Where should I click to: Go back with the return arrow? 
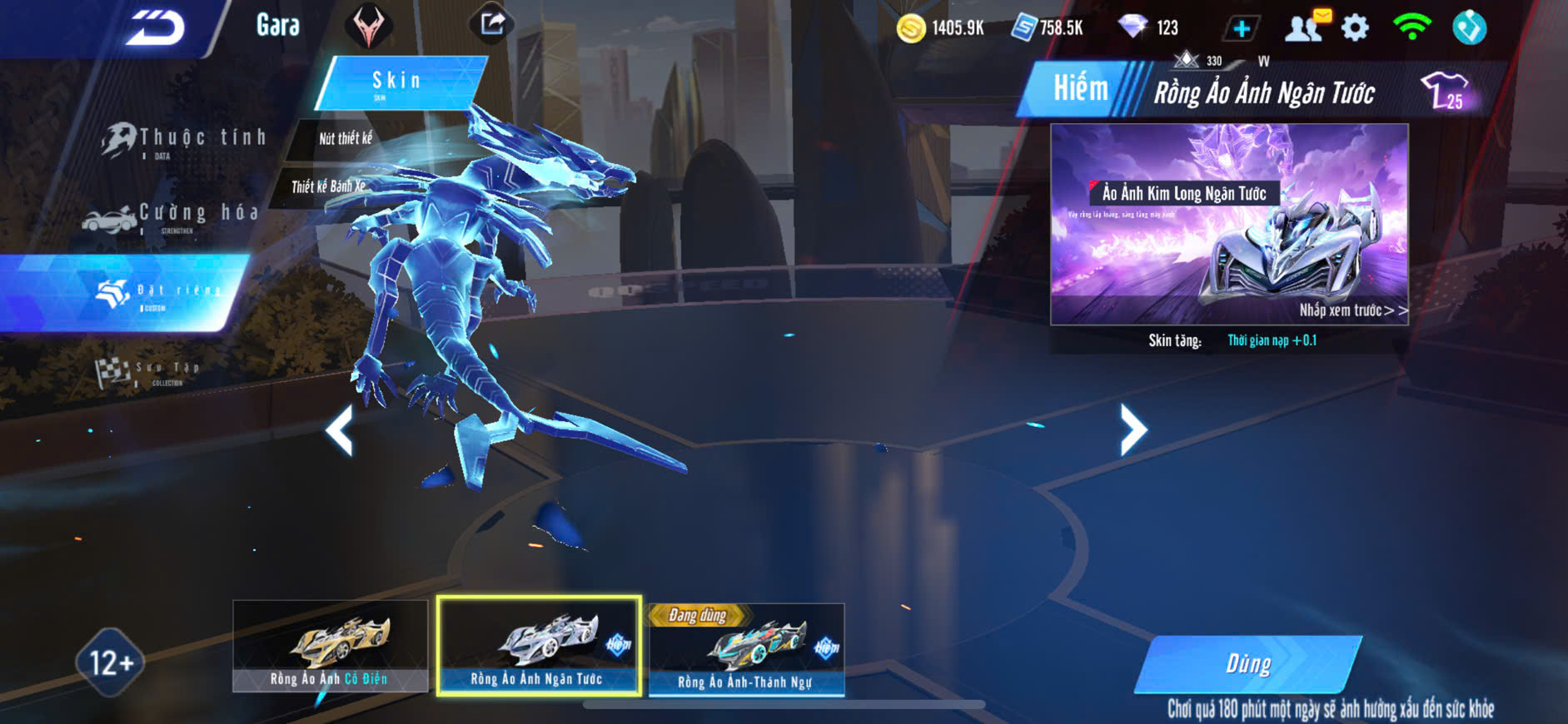[x=156, y=28]
